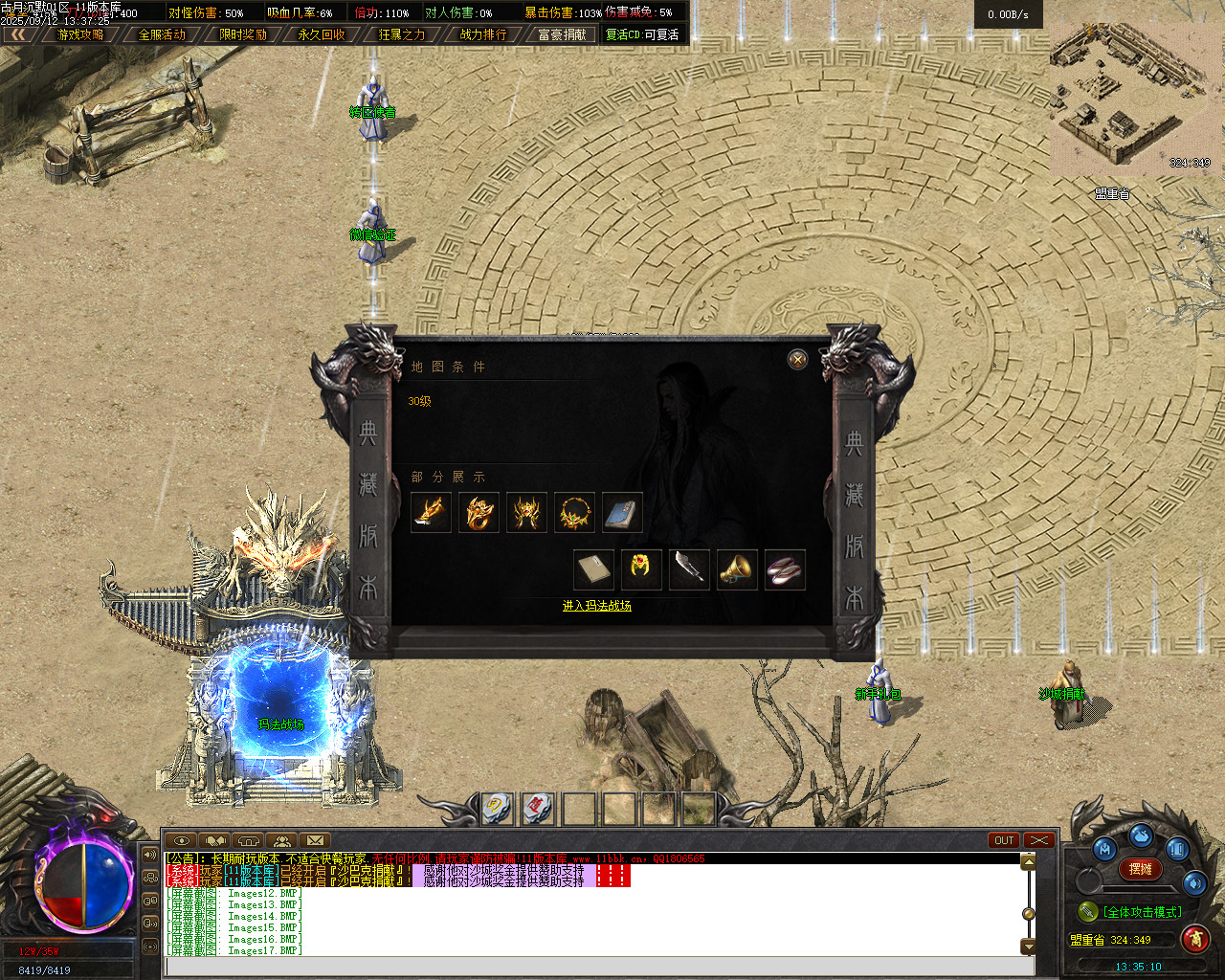Open the 全服活动 events menu
This screenshot has width=1225, height=980.
[x=162, y=34]
